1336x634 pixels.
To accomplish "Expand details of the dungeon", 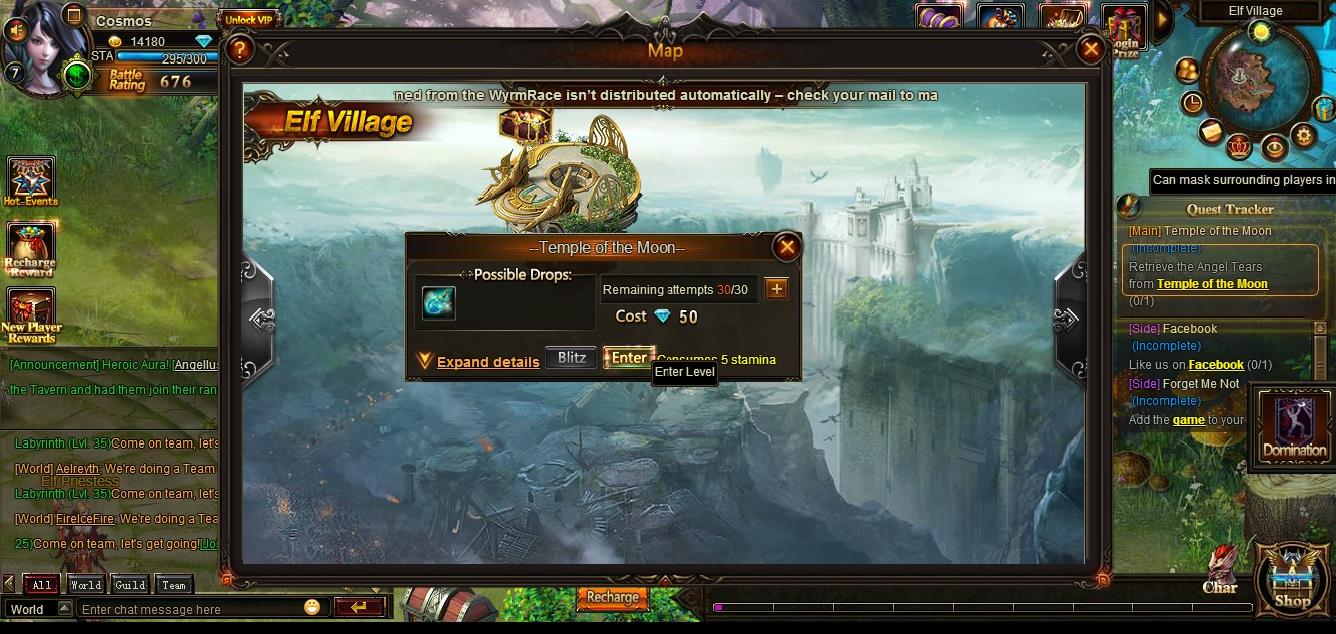I will (x=487, y=362).
